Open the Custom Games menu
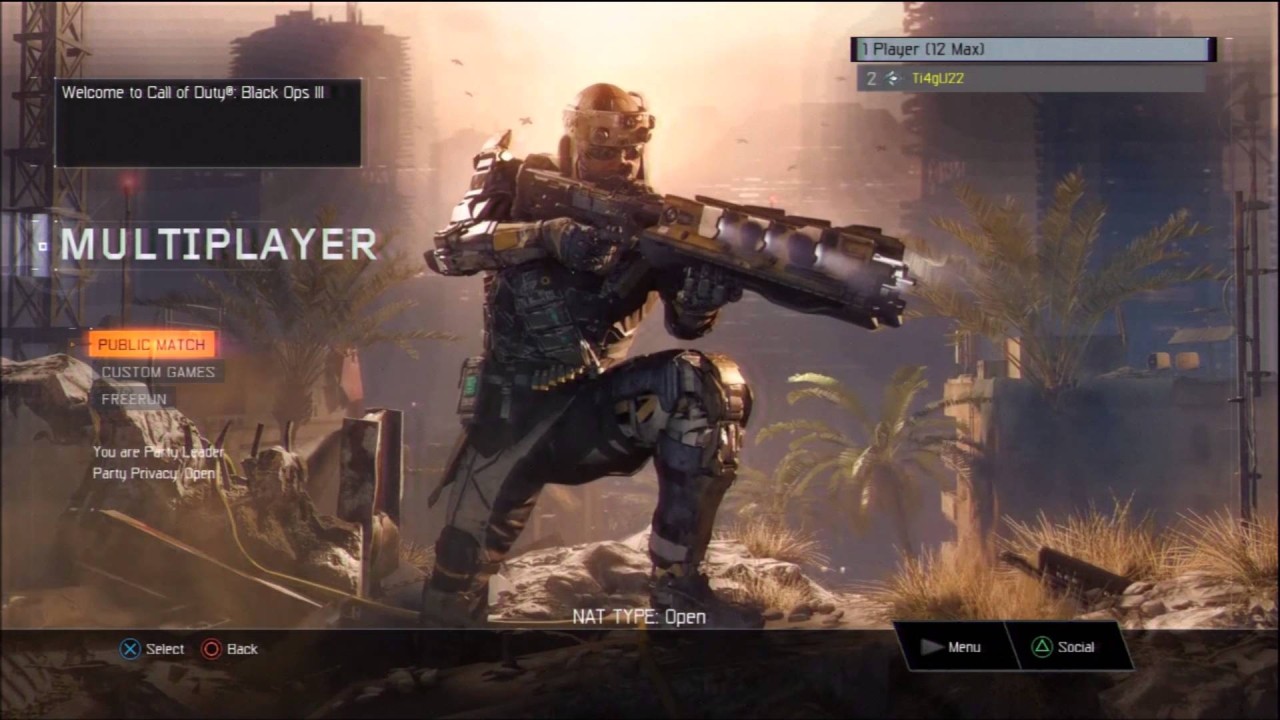Image resolution: width=1280 pixels, height=720 pixels. (x=158, y=372)
